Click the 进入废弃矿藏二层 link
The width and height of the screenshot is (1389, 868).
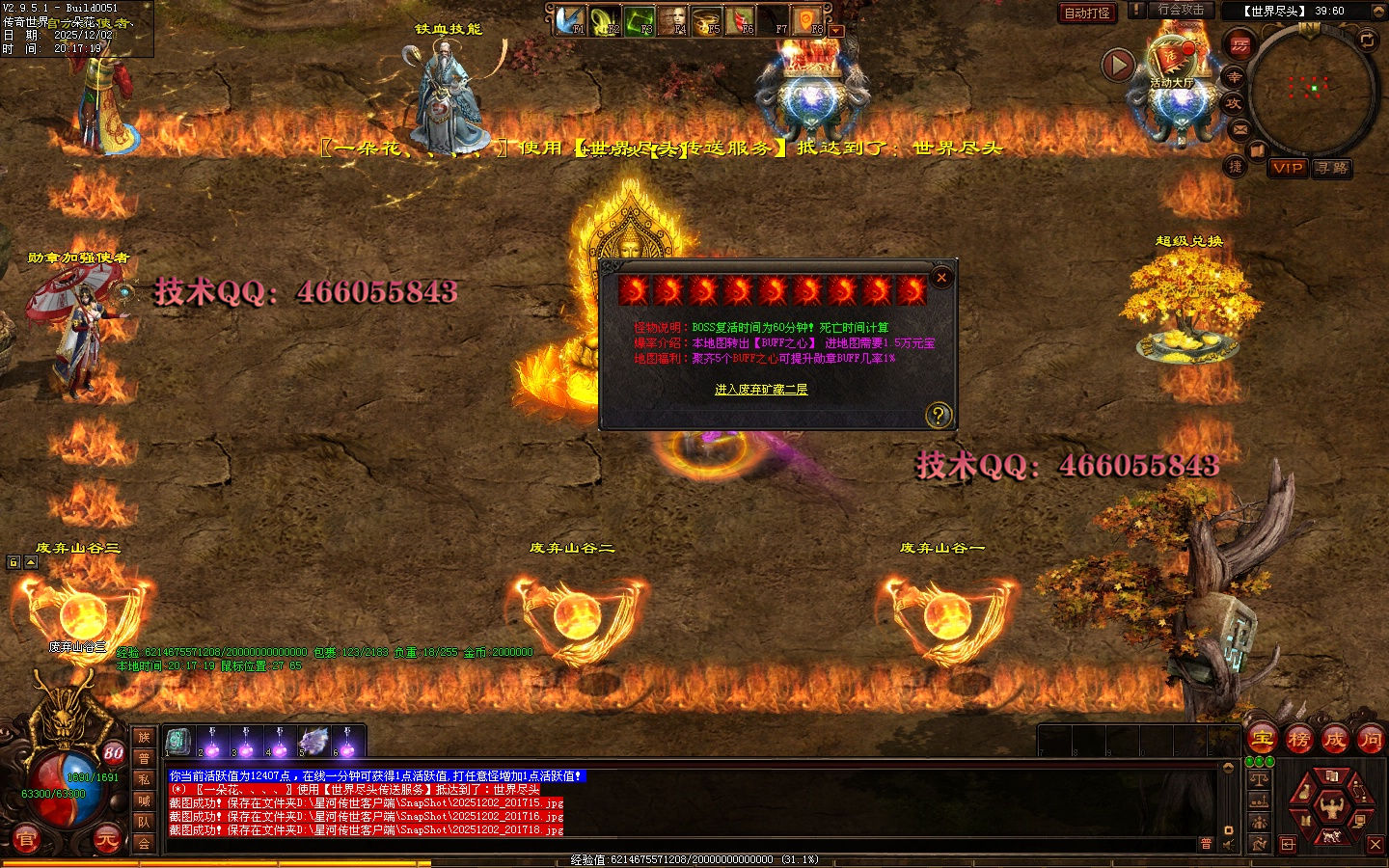(761, 390)
